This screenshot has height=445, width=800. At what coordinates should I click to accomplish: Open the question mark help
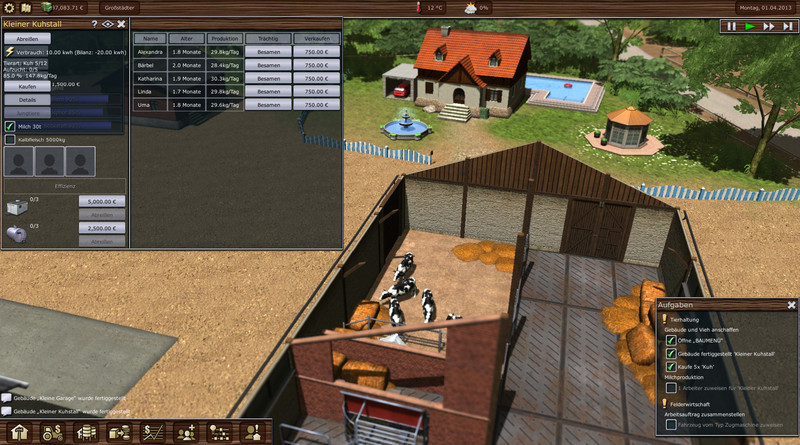click(x=95, y=23)
